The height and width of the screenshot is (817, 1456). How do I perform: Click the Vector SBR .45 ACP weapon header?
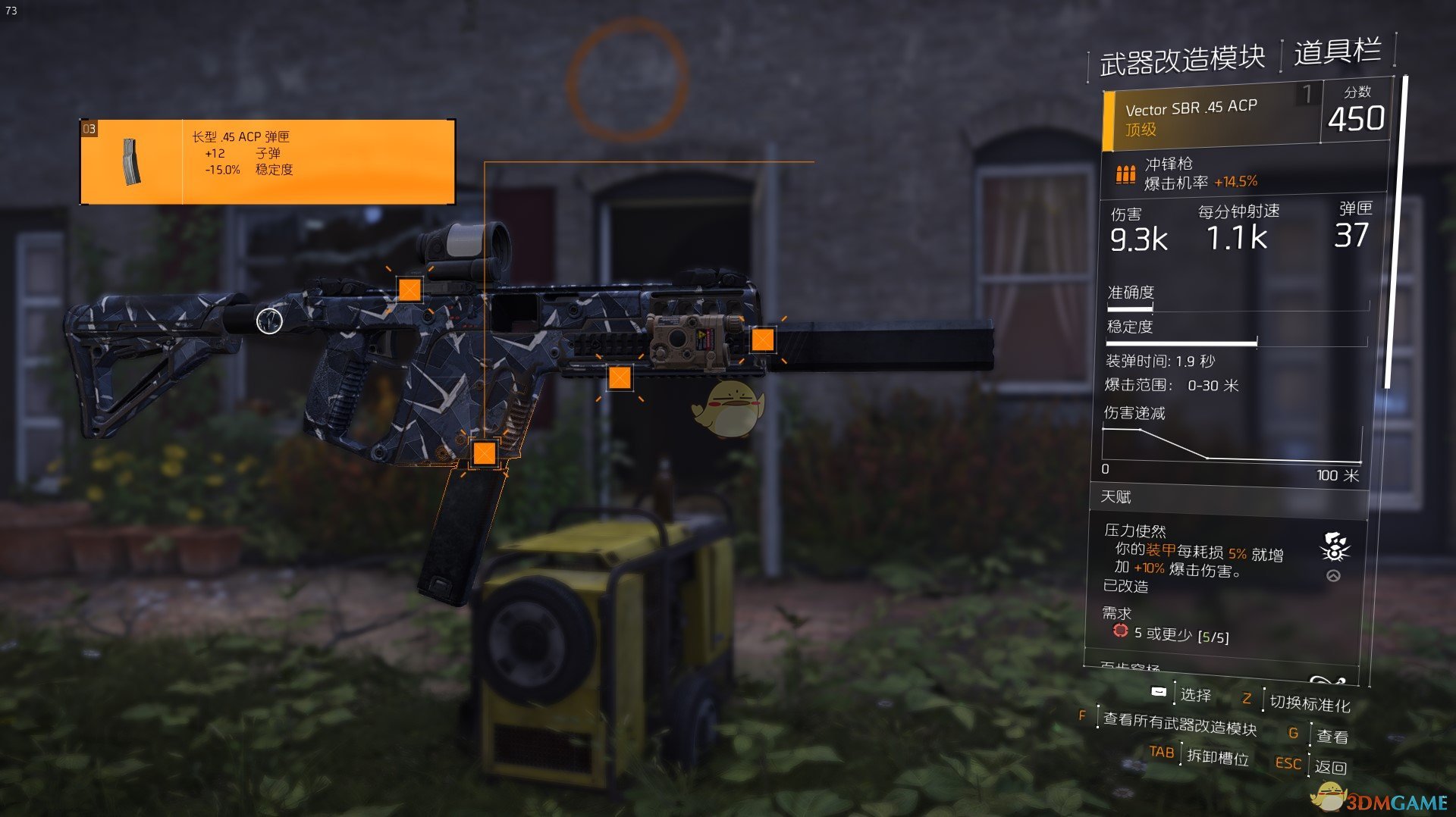click(x=1211, y=118)
